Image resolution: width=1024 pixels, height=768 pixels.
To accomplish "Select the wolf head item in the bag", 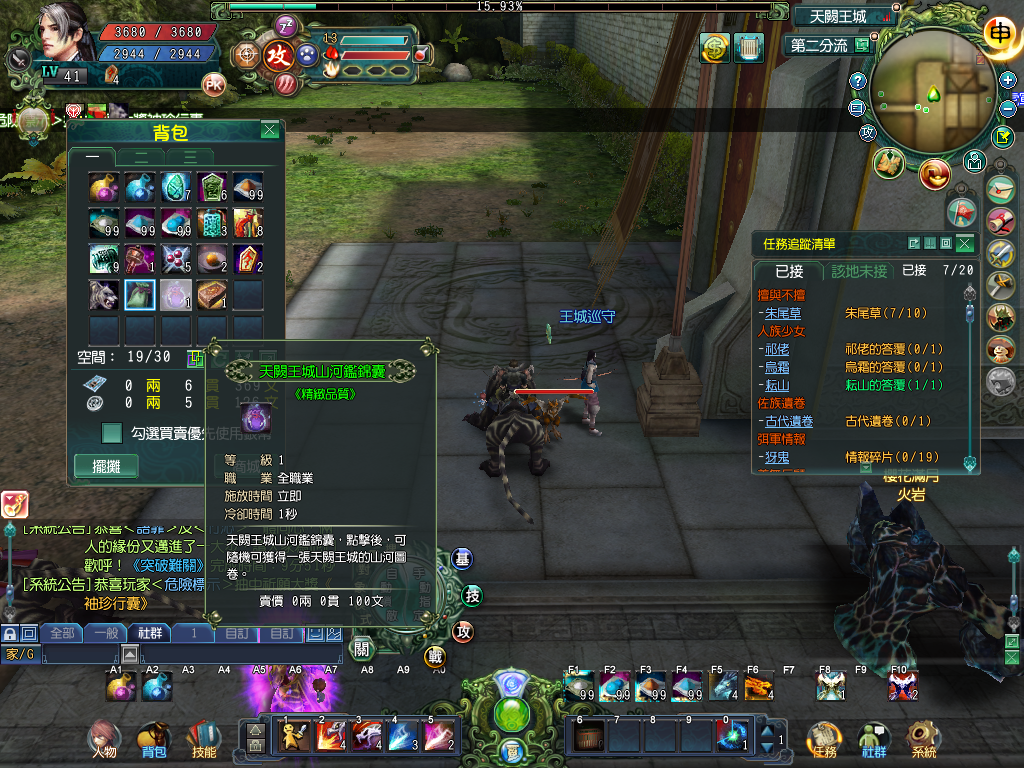I will [x=104, y=295].
